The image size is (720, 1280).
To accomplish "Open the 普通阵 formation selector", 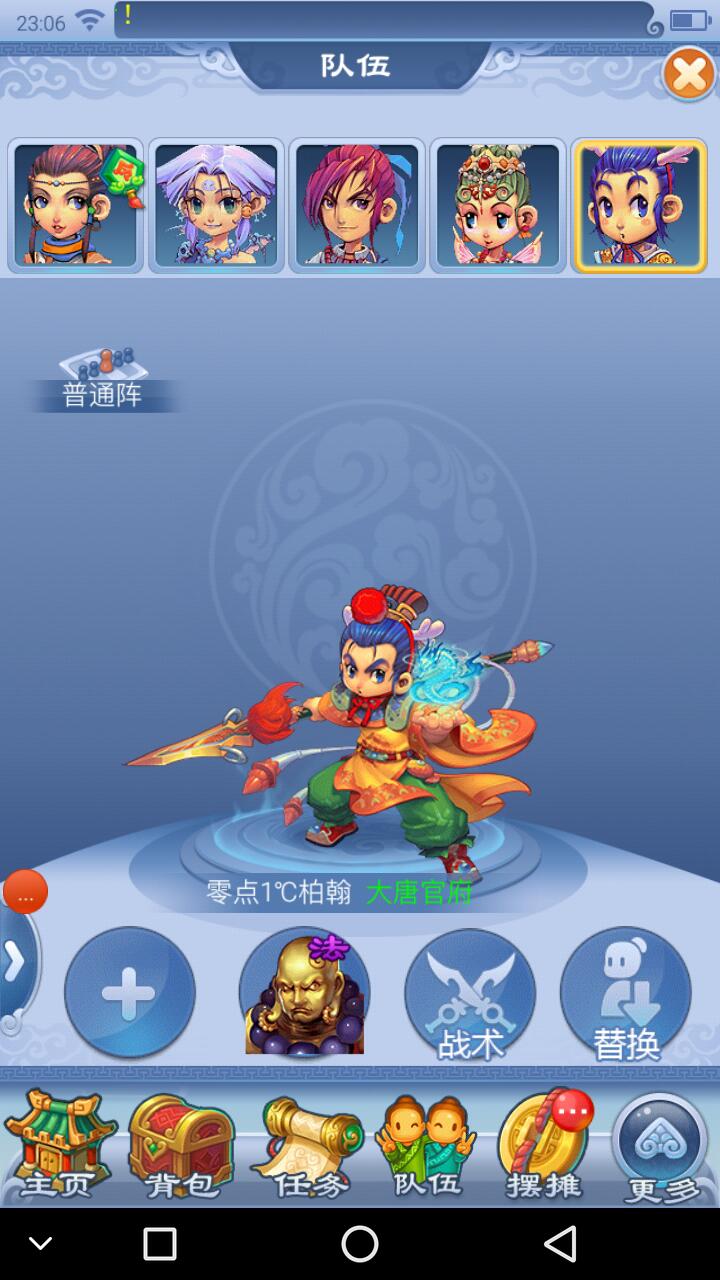I will (x=102, y=382).
